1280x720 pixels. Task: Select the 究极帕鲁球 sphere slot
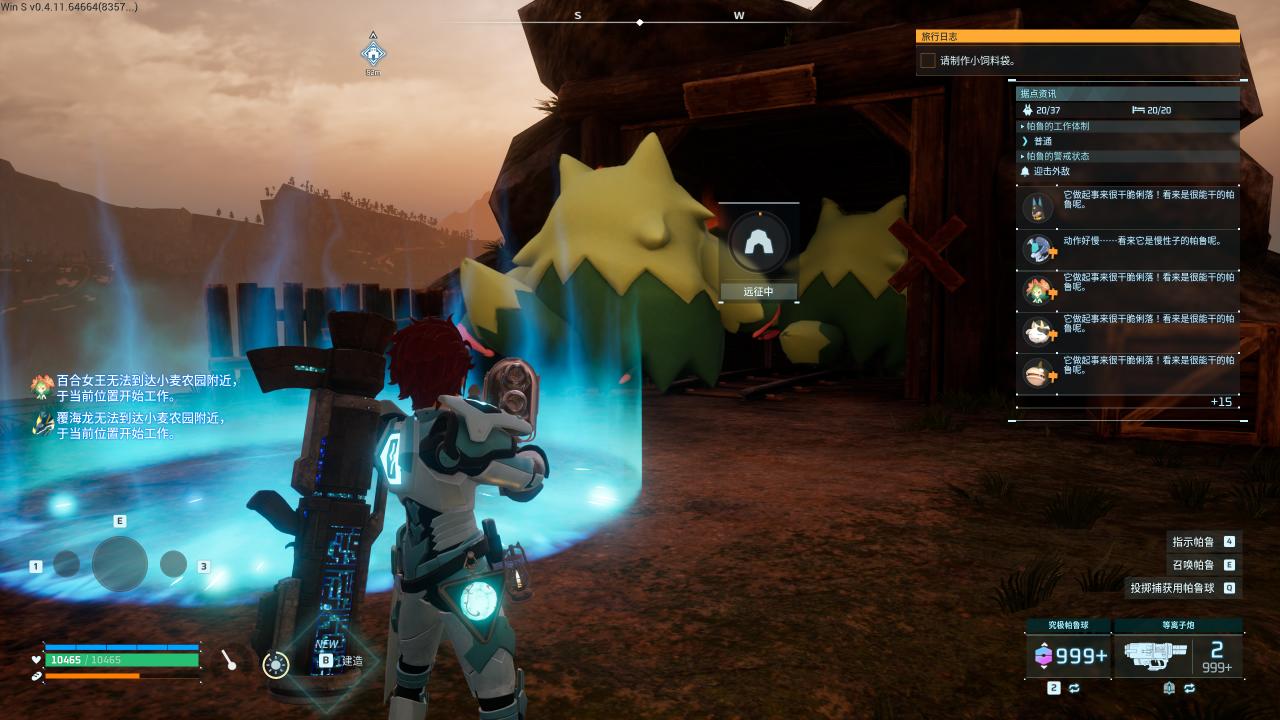(1068, 655)
